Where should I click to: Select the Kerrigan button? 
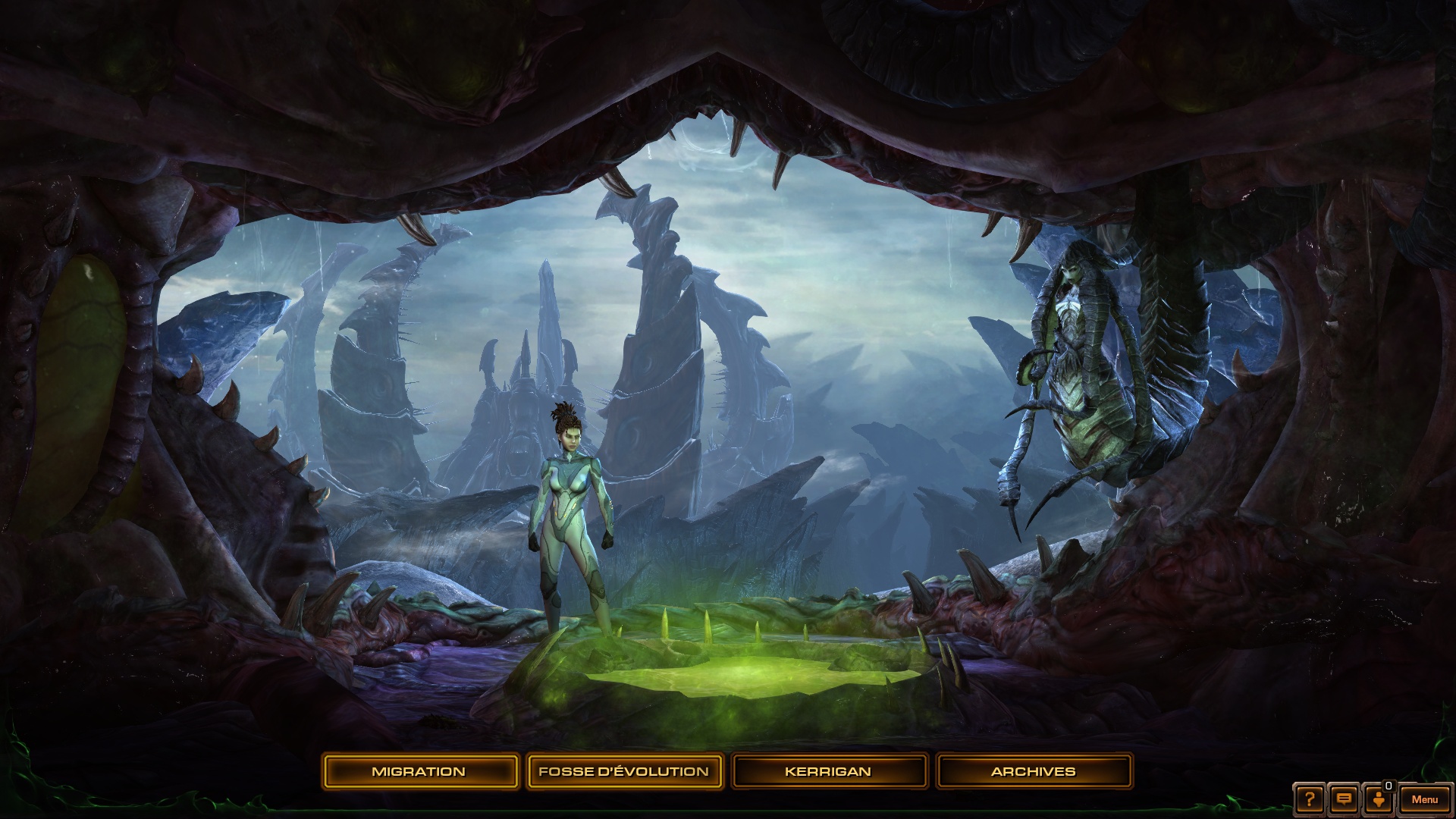pyautogui.click(x=828, y=771)
